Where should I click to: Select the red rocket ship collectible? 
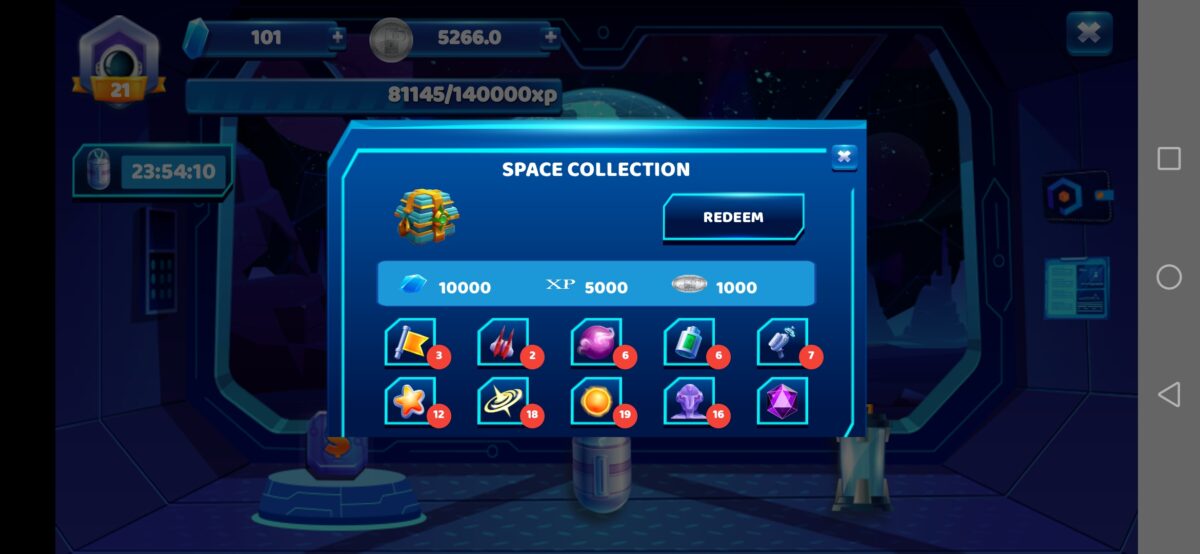point(503,343)
